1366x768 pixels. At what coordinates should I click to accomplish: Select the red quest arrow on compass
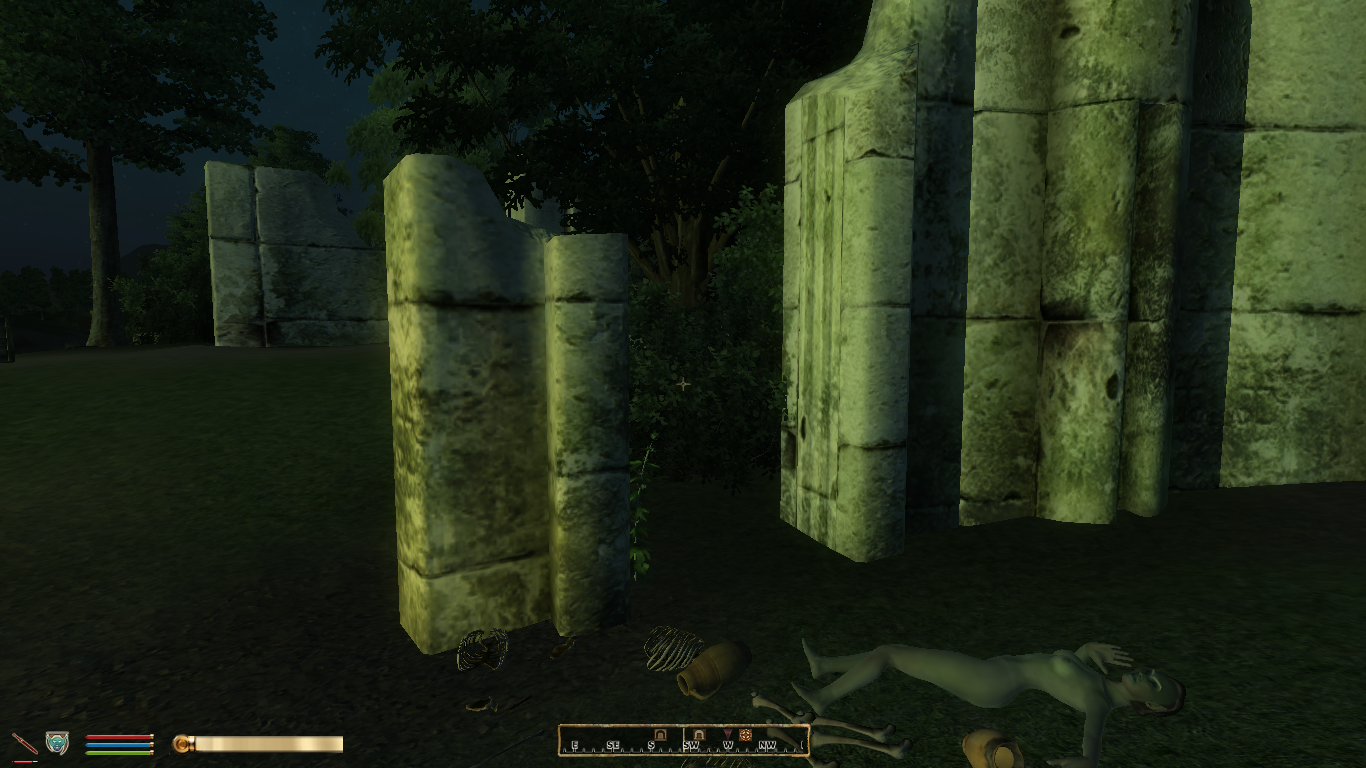(x=727, y=734)
